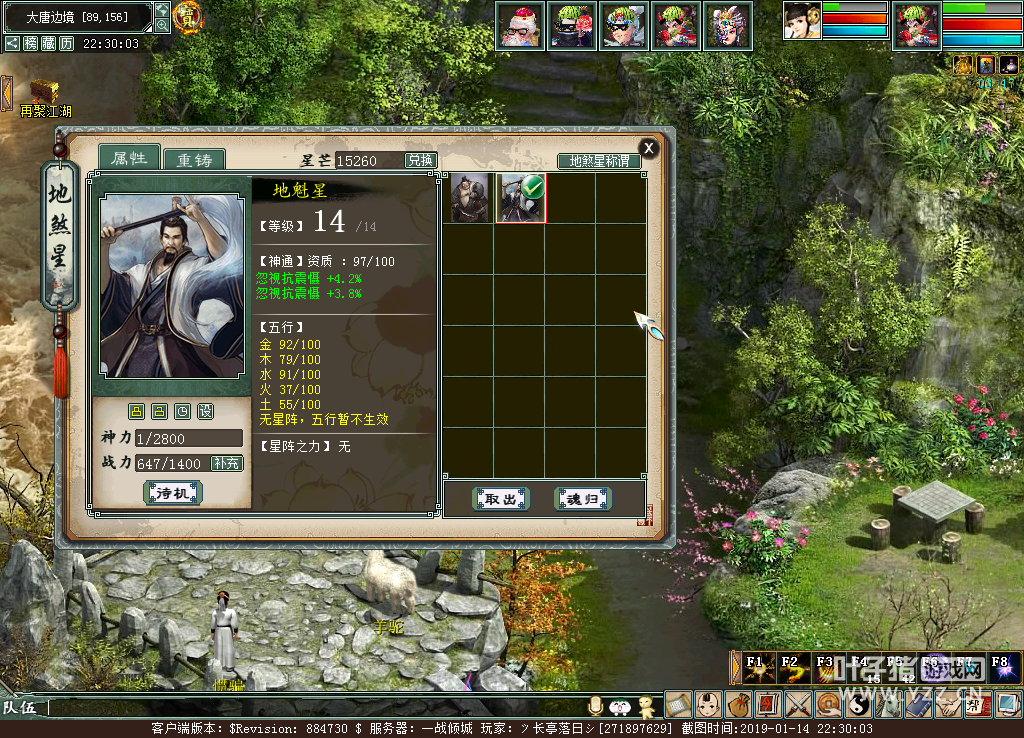
Task: Switch to the 重铸 tab
Action: pyautogui.click(x=194, y=160)
